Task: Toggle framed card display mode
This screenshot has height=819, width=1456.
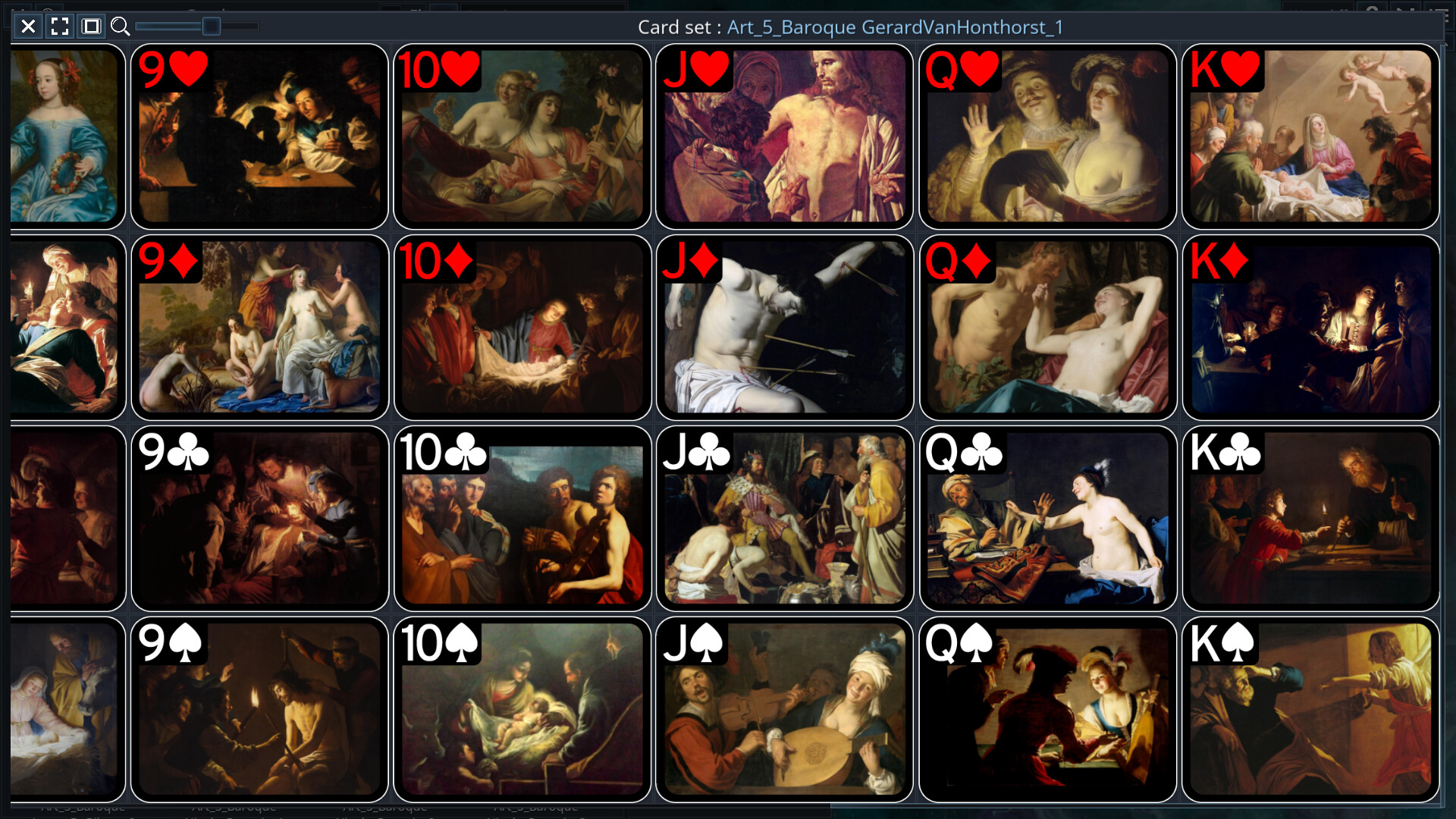Action: click(x=90, y=27)
